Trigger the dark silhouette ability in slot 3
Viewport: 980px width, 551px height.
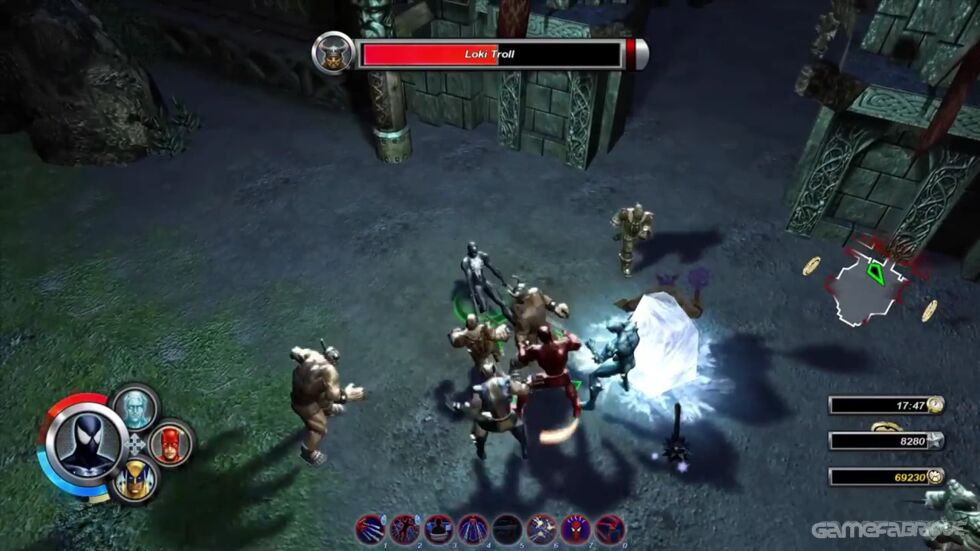point(439,528)
